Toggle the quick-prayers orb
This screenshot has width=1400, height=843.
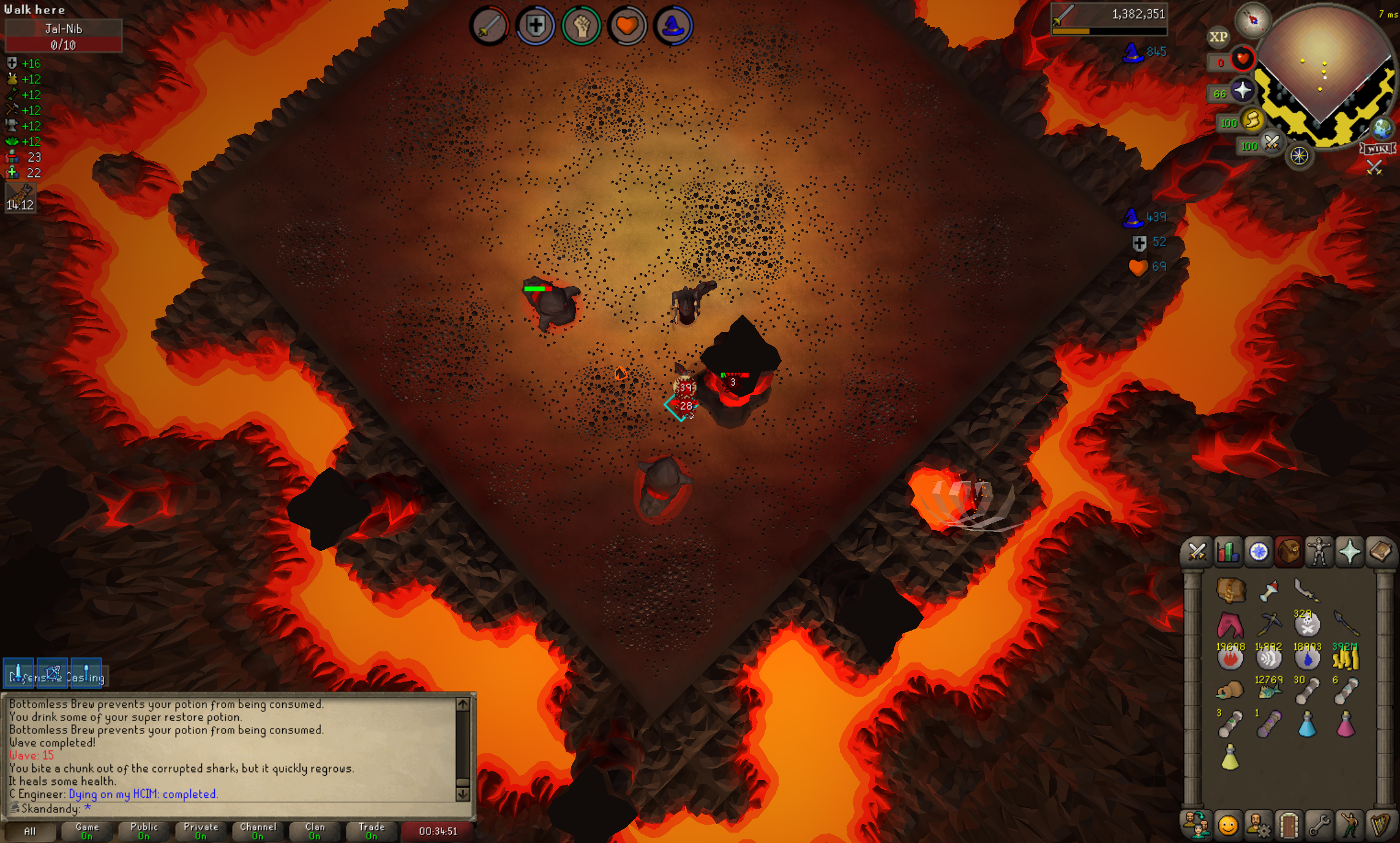point(1243,91)
